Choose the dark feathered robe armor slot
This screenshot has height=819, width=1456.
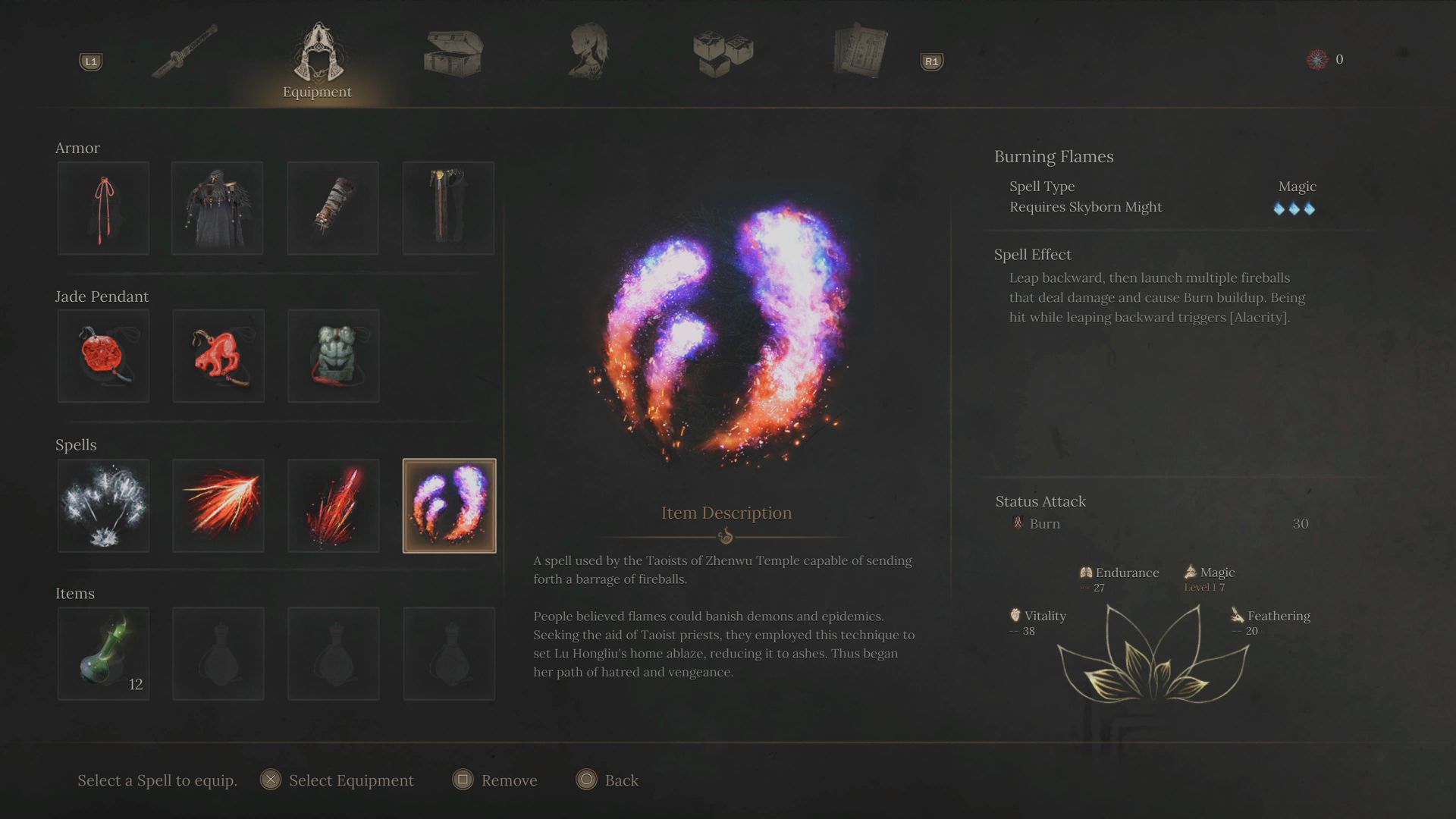[x=218, y=208]
